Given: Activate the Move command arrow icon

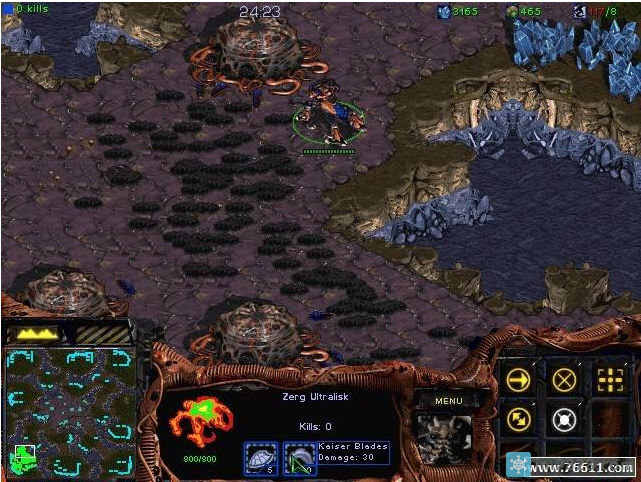Looking at the screenshot, I should [518, 379].
